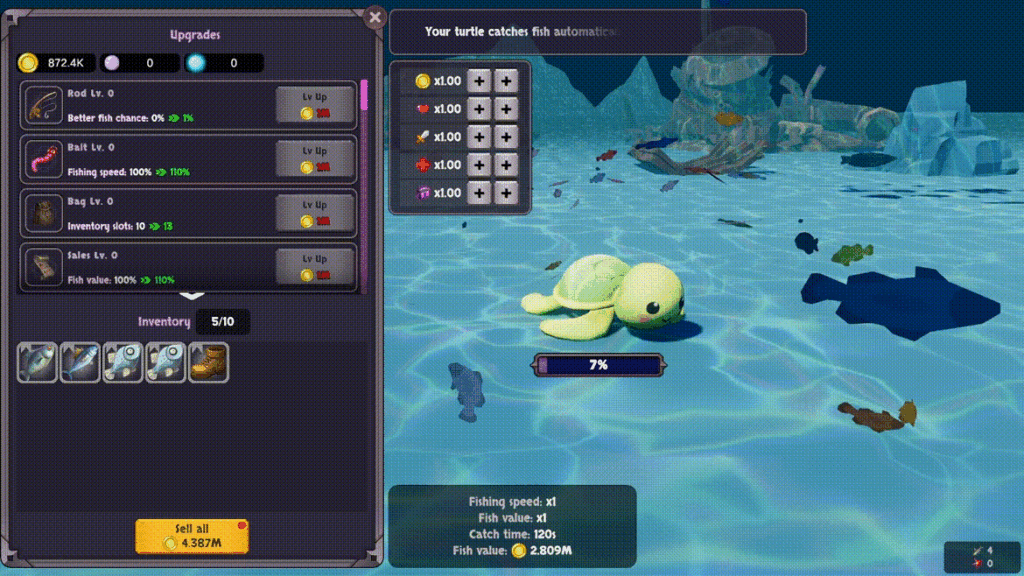Increase the purple chest multiplier with the left plus
This screenshot has height=576, width=1024.
(480, 193)
